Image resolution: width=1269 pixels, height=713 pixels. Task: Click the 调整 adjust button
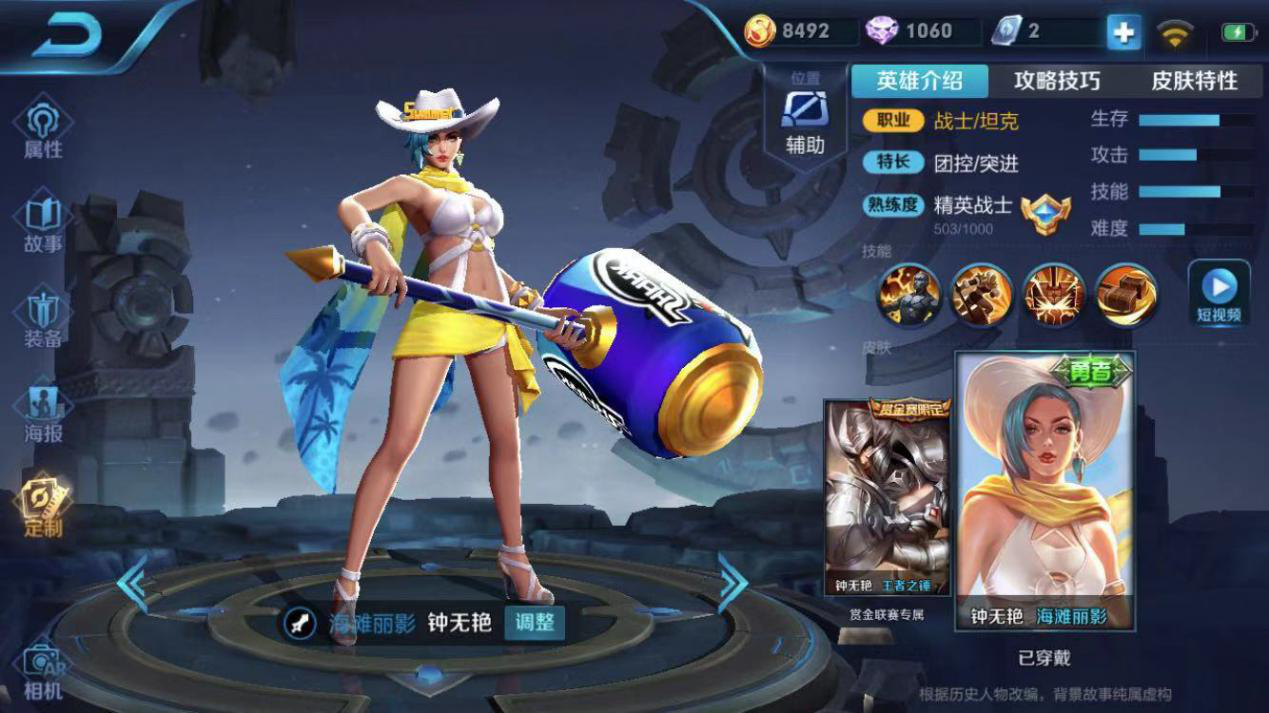(534, 622)
